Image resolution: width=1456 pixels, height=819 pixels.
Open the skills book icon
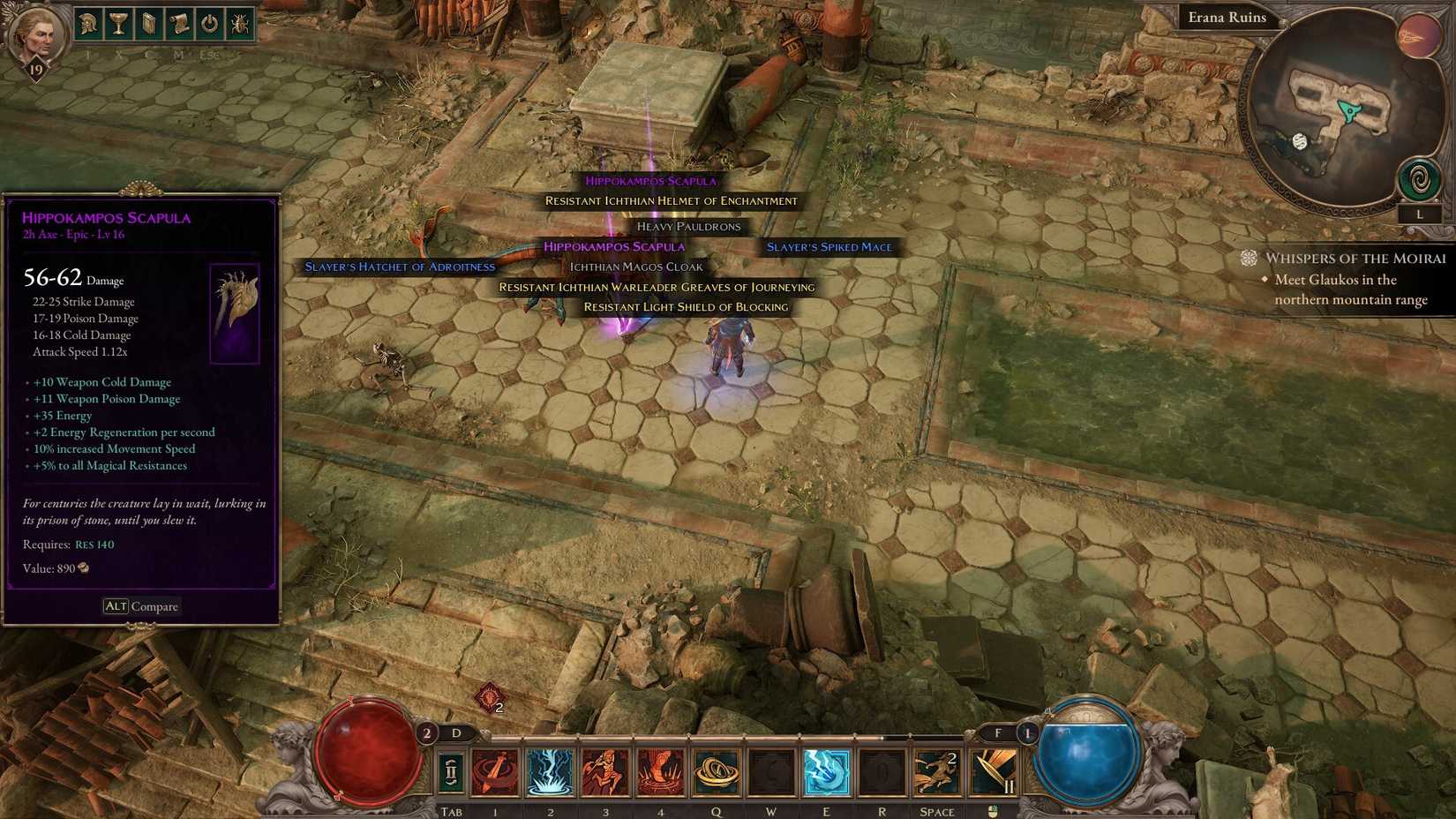tap(147, 24)
